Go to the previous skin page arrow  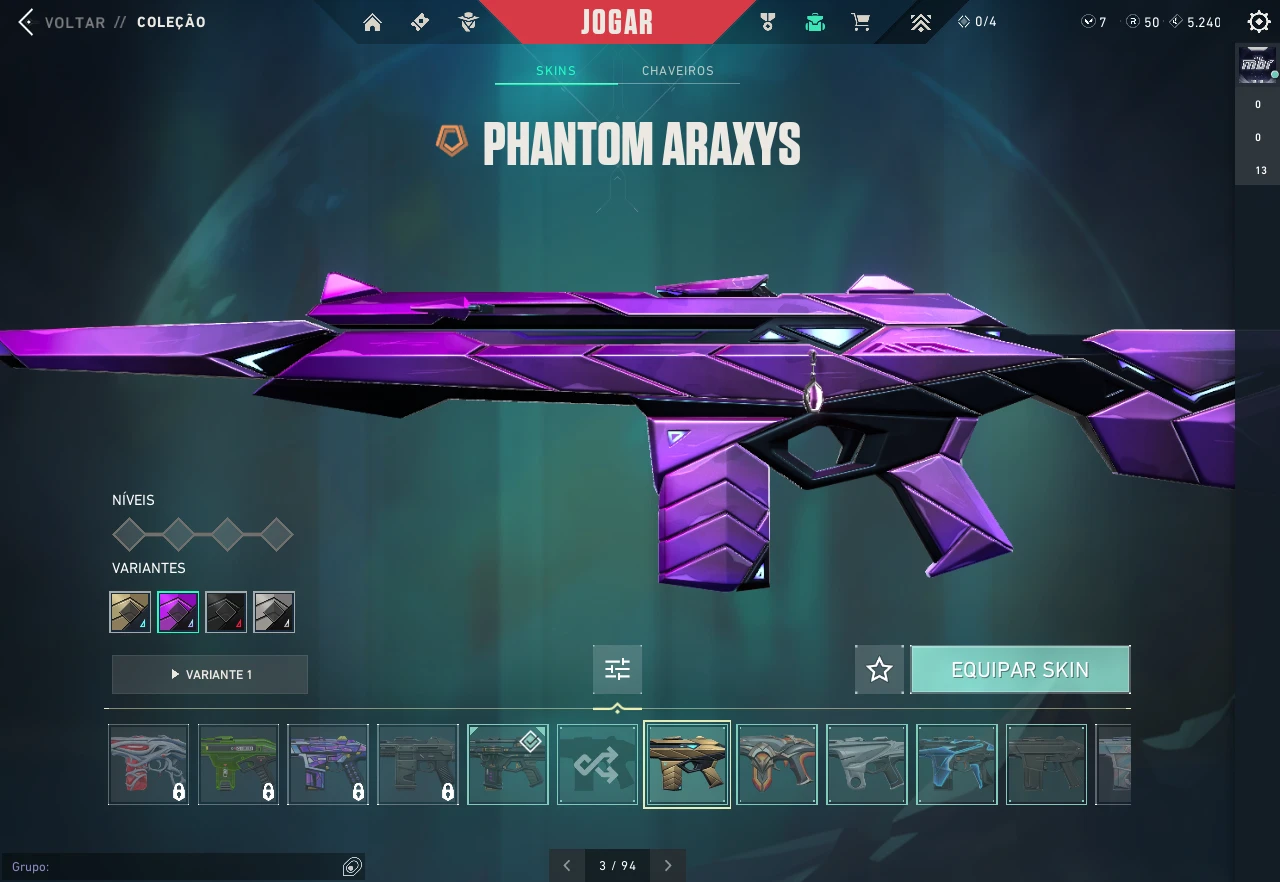pyautogui.click(x=567, y=866)
